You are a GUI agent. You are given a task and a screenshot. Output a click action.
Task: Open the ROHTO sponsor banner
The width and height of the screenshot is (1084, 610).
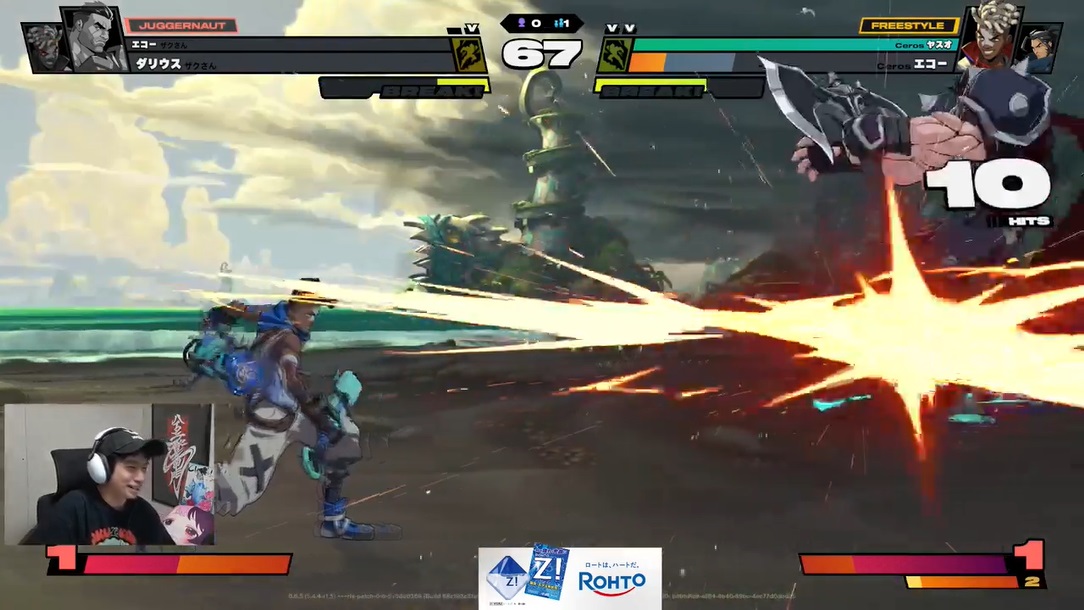[569, 577]
